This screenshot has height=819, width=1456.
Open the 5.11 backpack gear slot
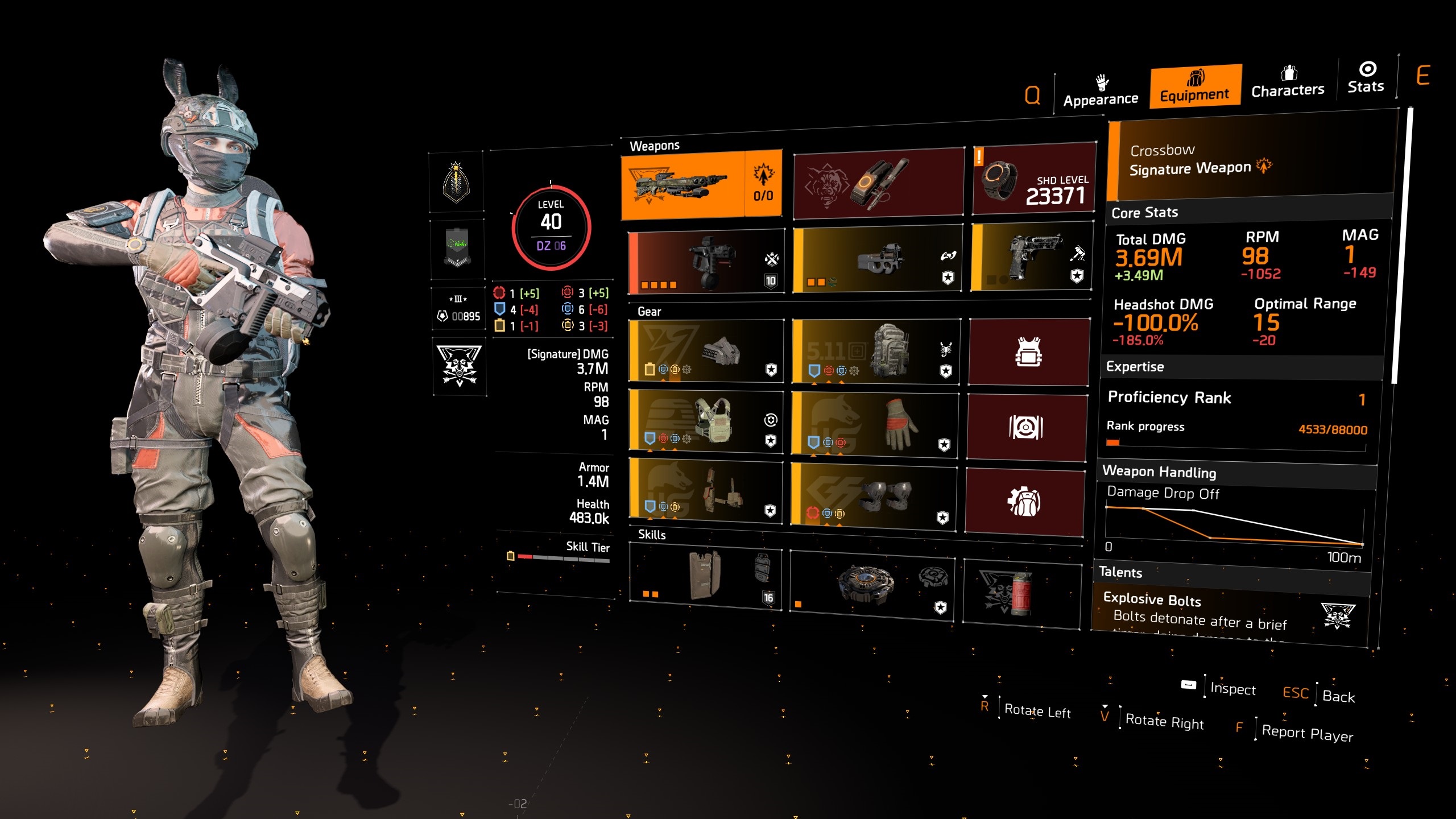(x=876, y=353)
